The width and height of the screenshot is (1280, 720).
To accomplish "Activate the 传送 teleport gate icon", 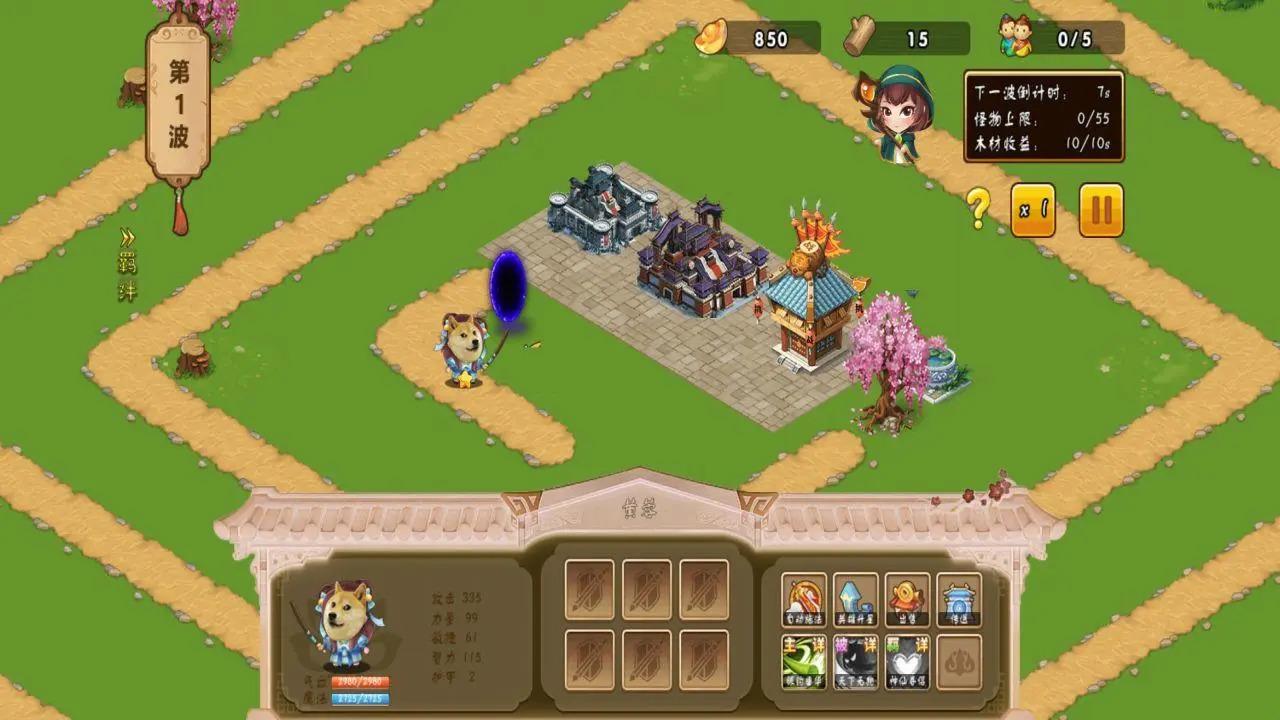I will (x=959, y=600).
